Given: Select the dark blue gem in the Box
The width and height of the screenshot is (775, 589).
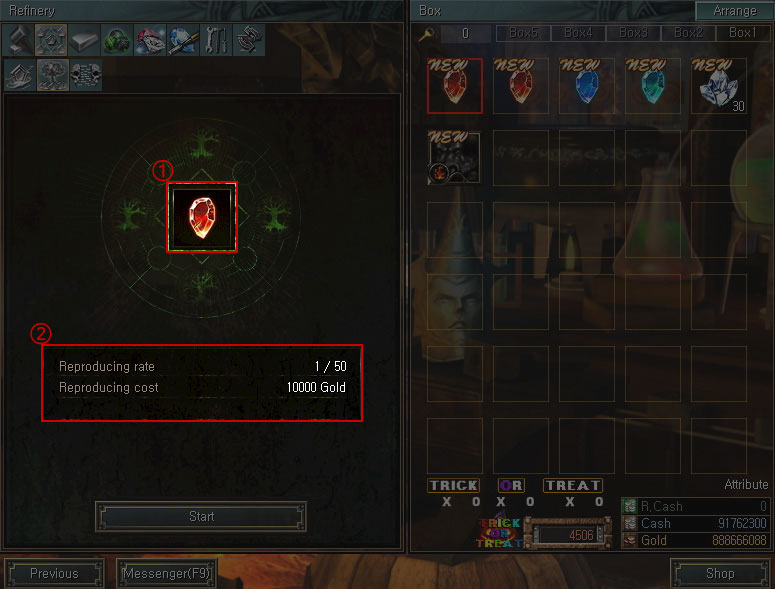Looking at the screenshot, I should click(x=587, y=86).
